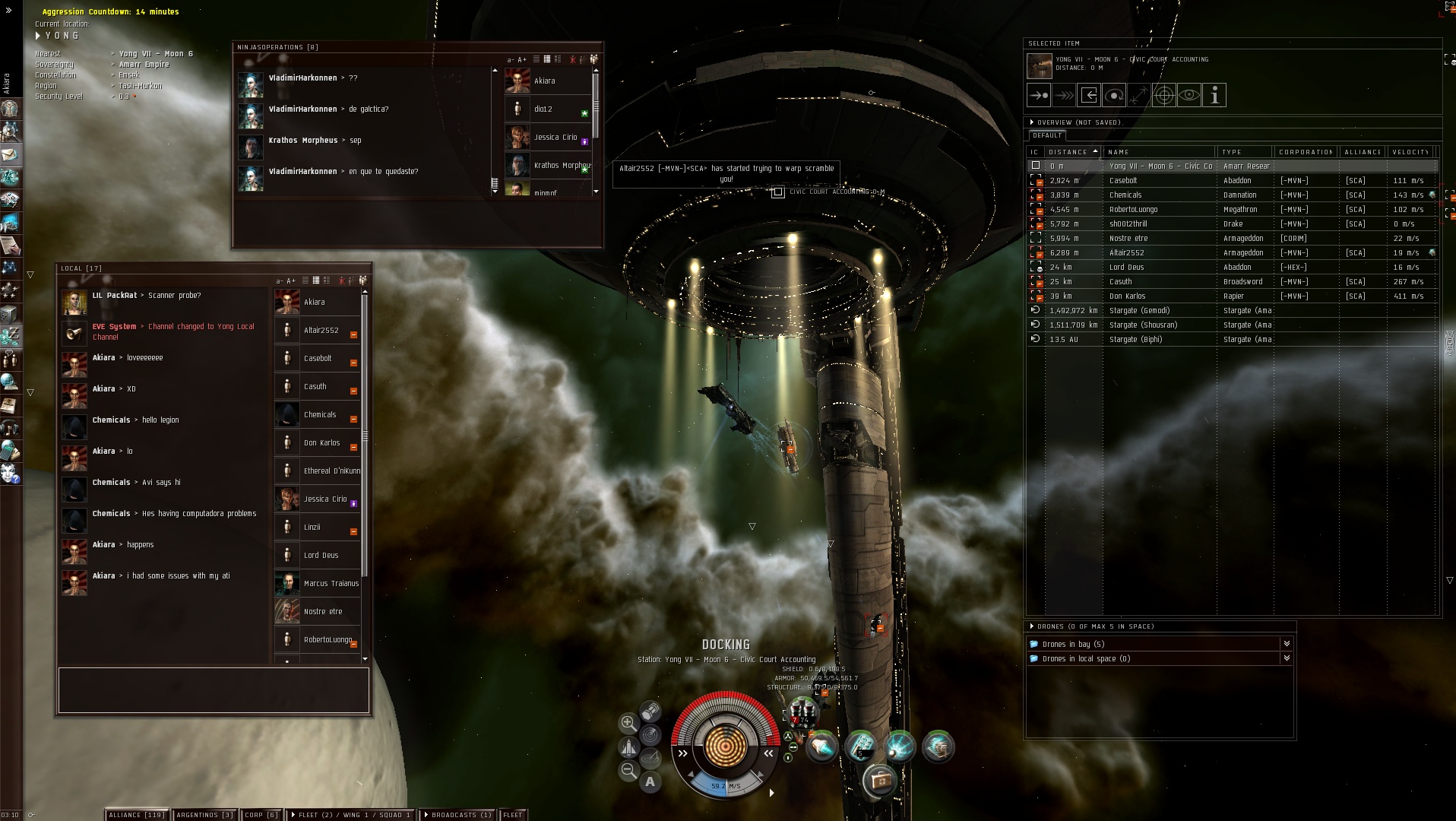Select the Stargate (Gemodi) overview row

[x=1139, y=310]
